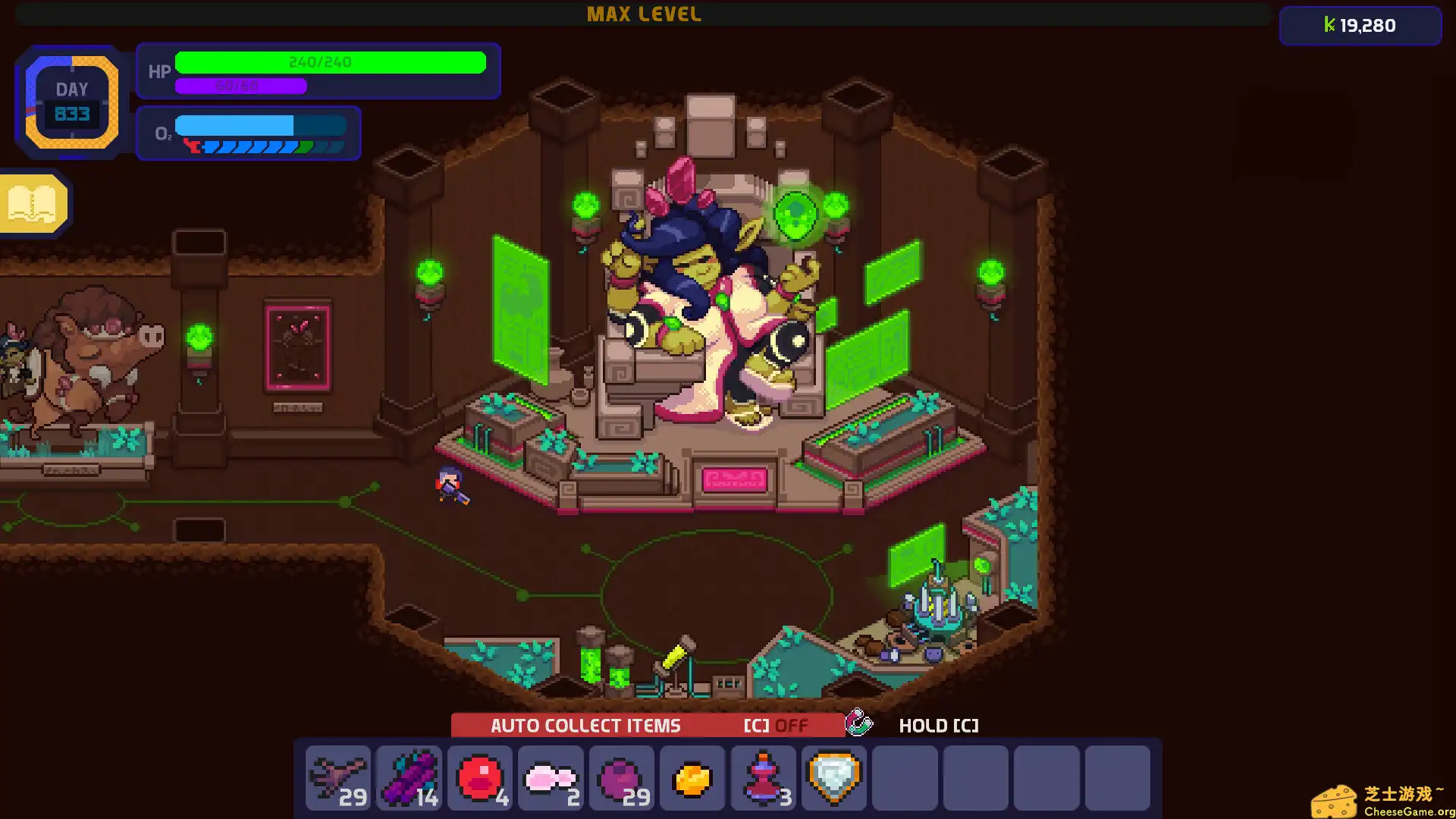Pick the red orb item slot
The width and height of the screenshot is (1456, 819).
point(480,777)
